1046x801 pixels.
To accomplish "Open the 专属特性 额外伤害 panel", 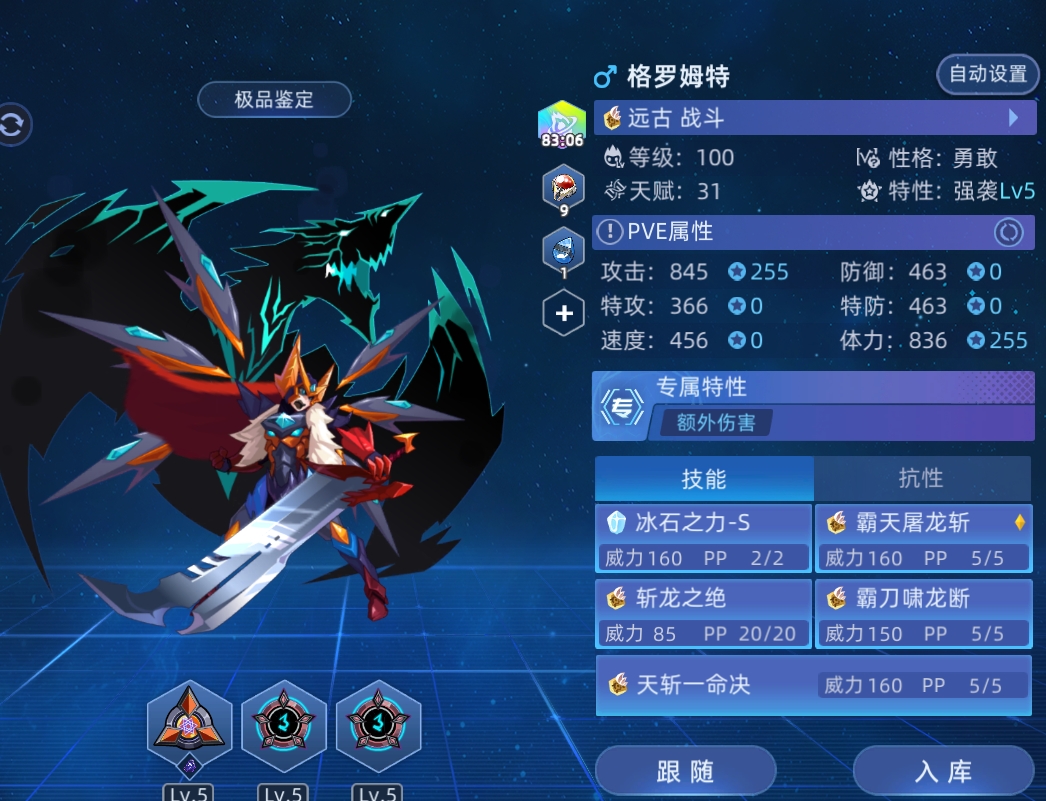I will 813,406.
